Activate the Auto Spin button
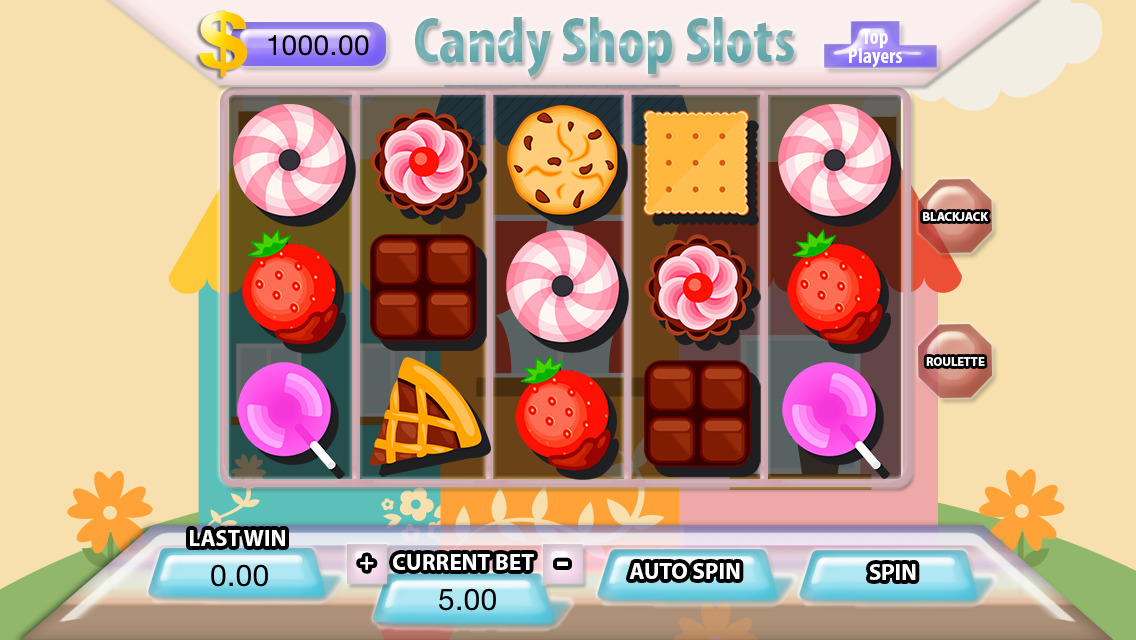 click(685, 573)
